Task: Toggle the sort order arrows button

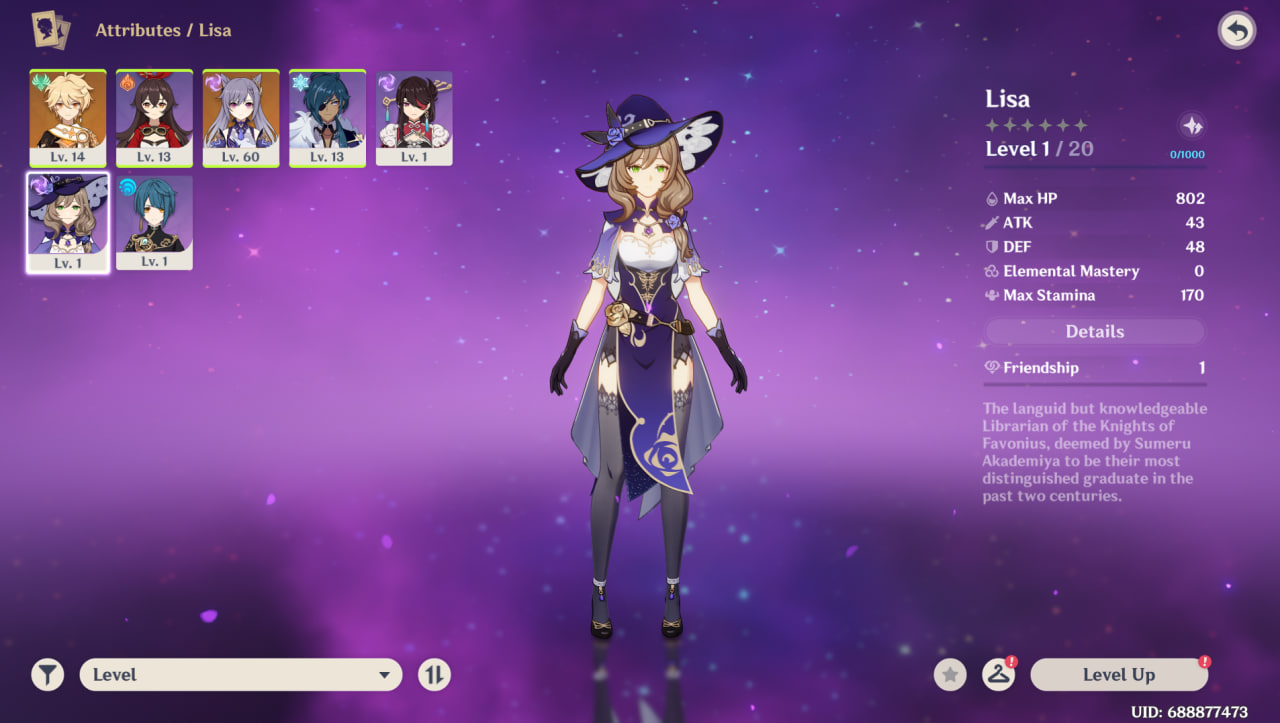Action: (434, 675)
